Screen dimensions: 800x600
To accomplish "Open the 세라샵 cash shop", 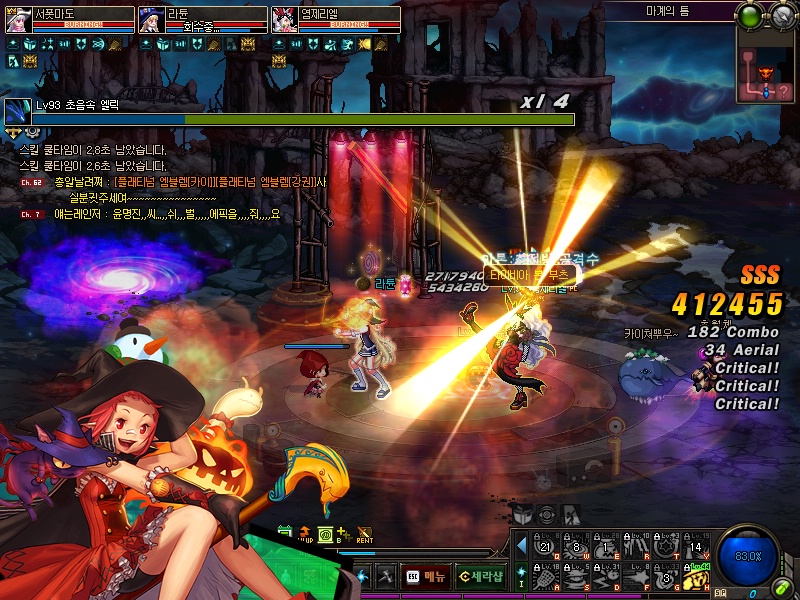I will 479,576.
